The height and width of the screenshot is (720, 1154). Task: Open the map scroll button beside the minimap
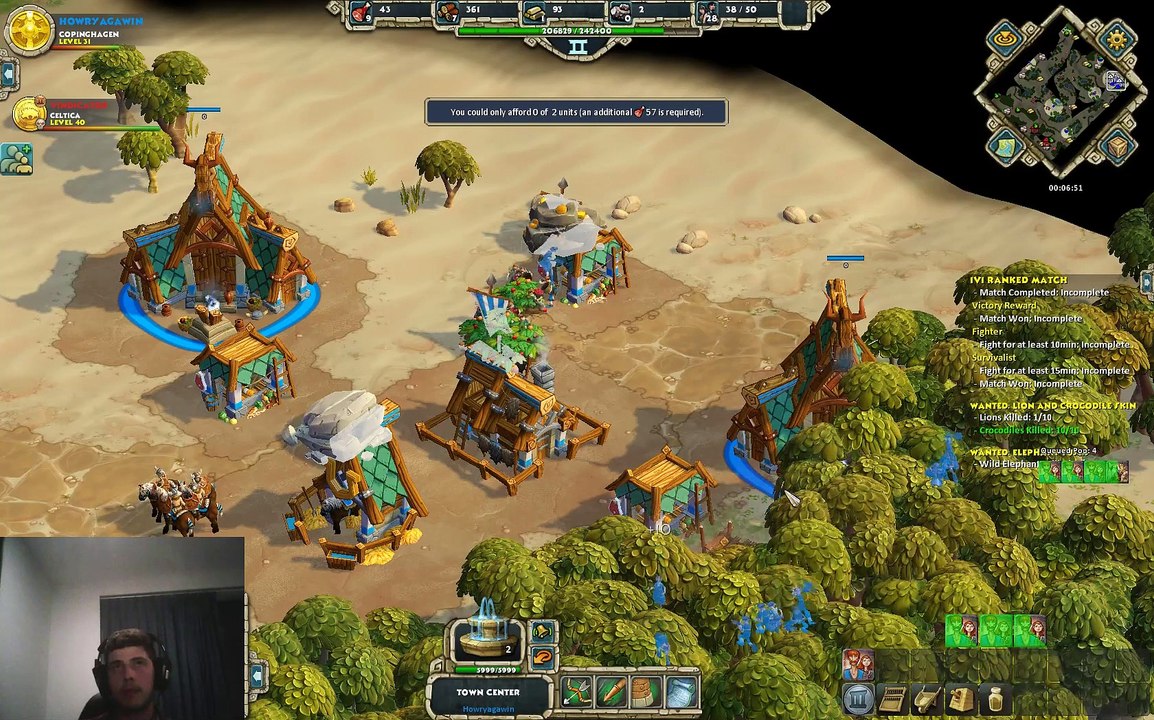[x=1005, y=147]
